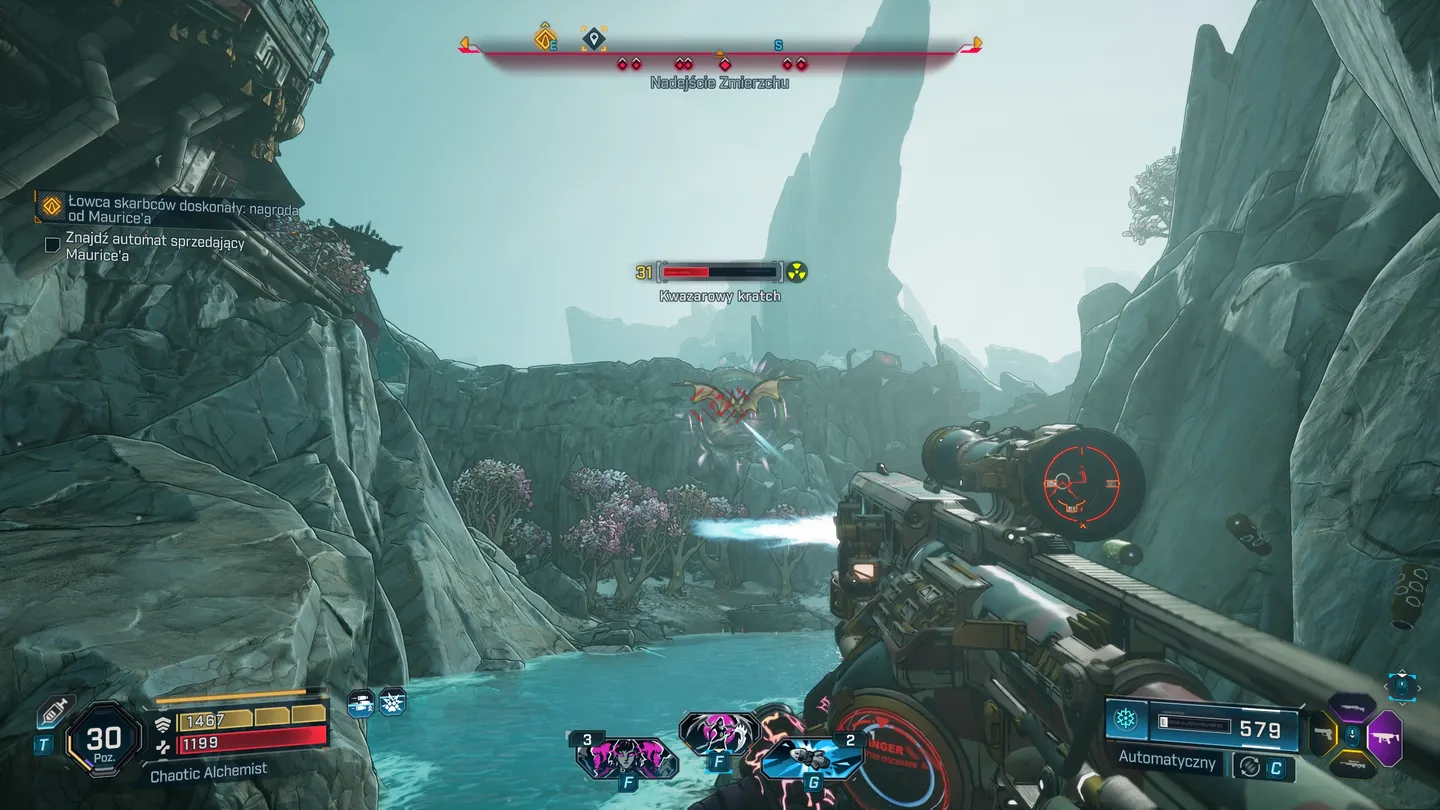Screen dimensions: 1440x810
Task: Select the 'Nadejście Zmierzchu' zone label
Action: [722, 83]
